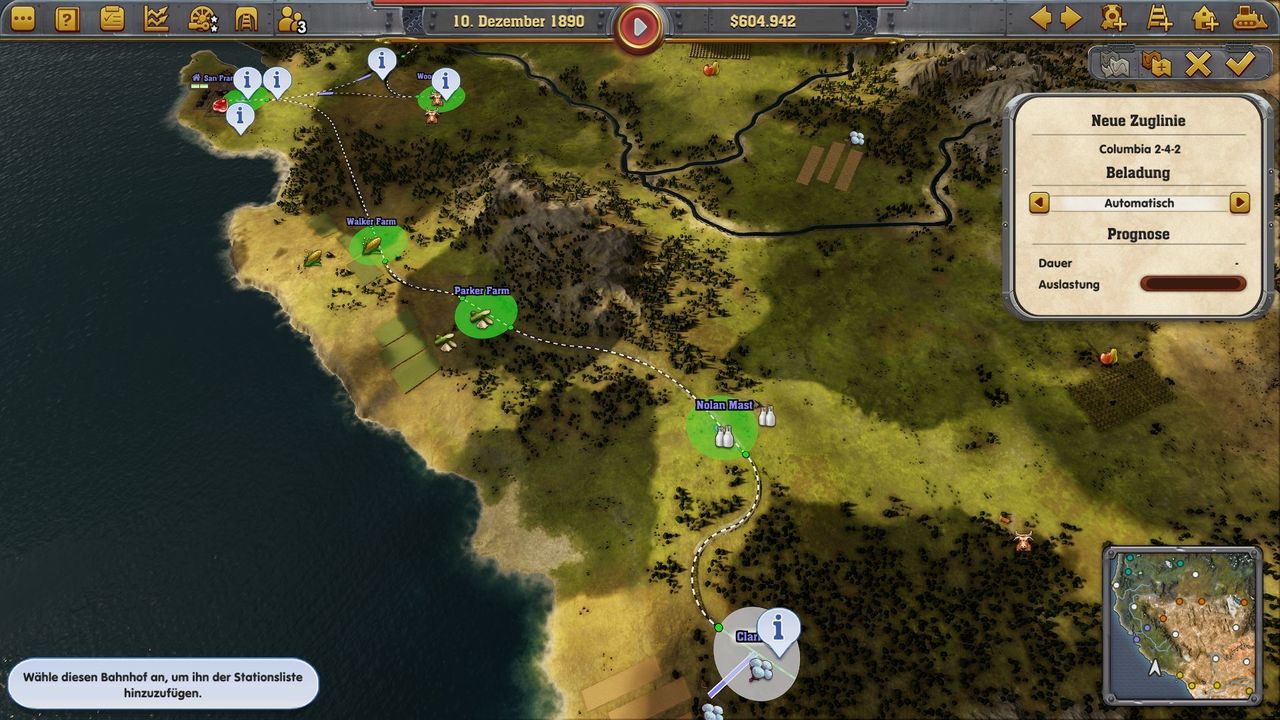Select the build station tool
This screenshot has width=1280, height=720.
(x=1204, y=18)
